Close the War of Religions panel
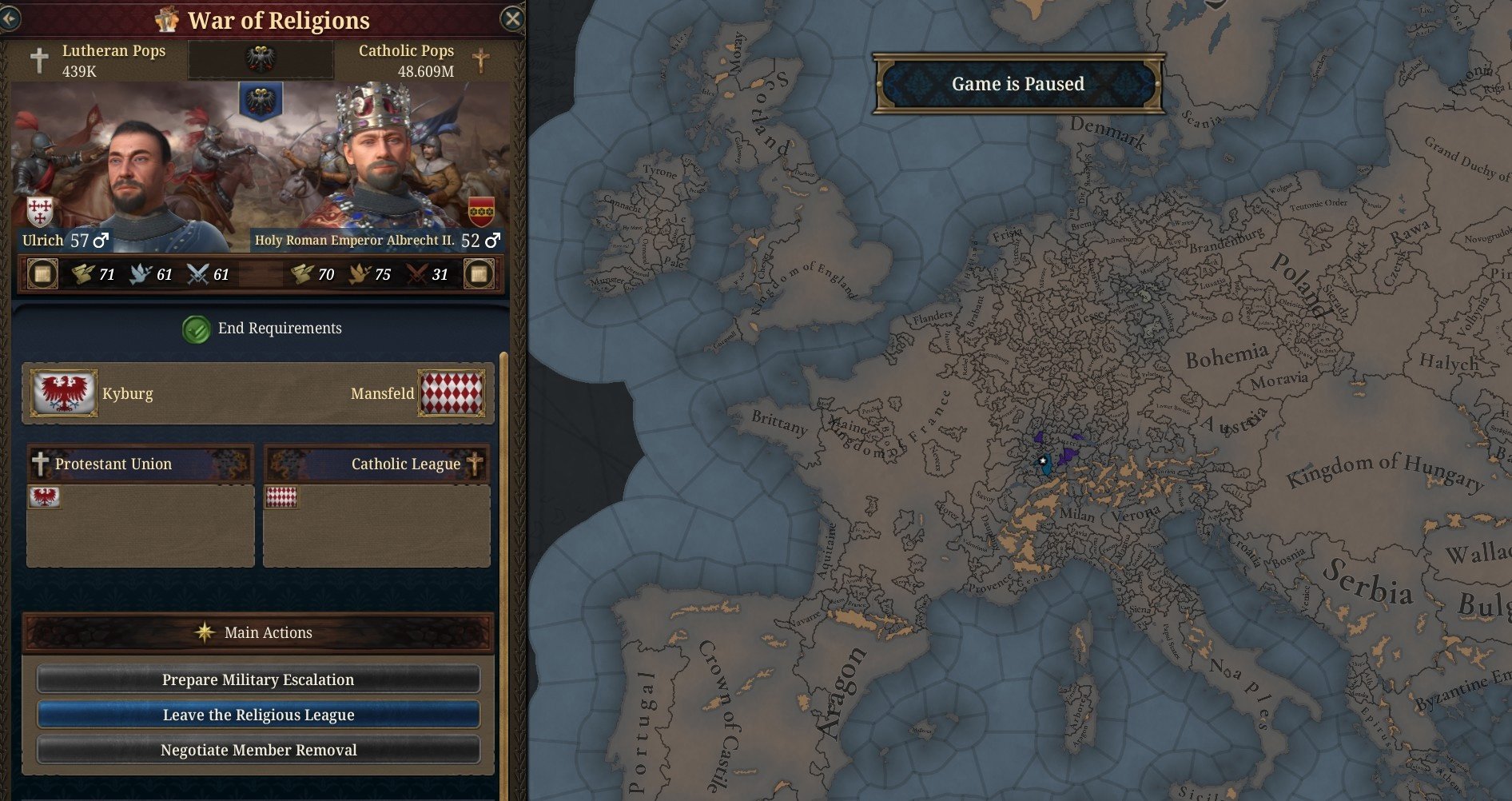1512x801 pixels. pyautogui.click(x=512, y=18)
